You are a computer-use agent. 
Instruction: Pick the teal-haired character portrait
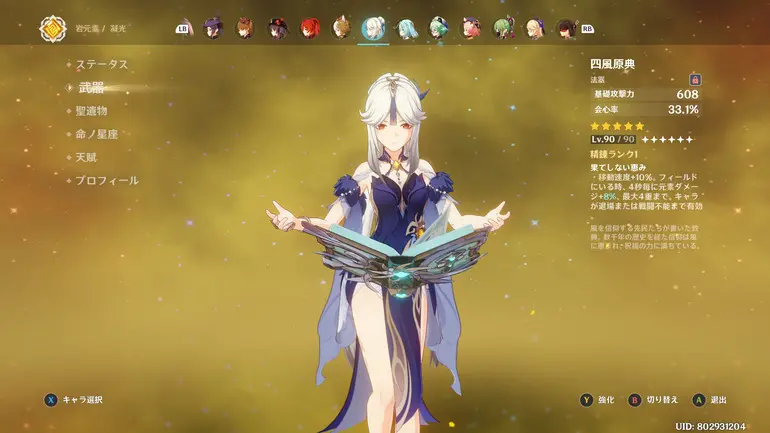pos(406,28)
